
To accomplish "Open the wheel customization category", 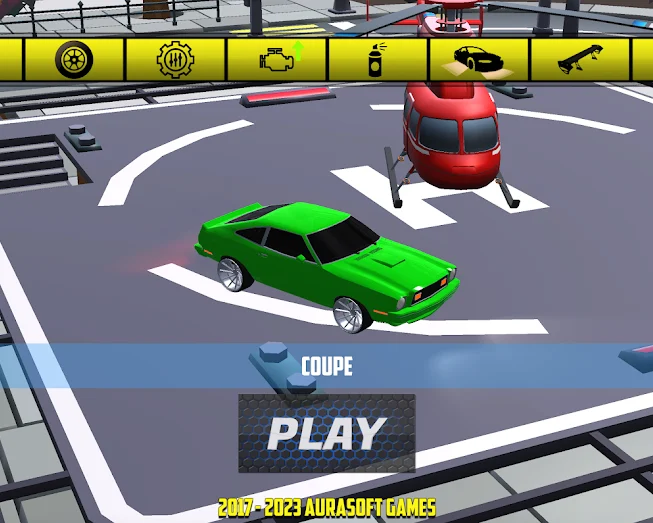I will [x=74, y=60].
